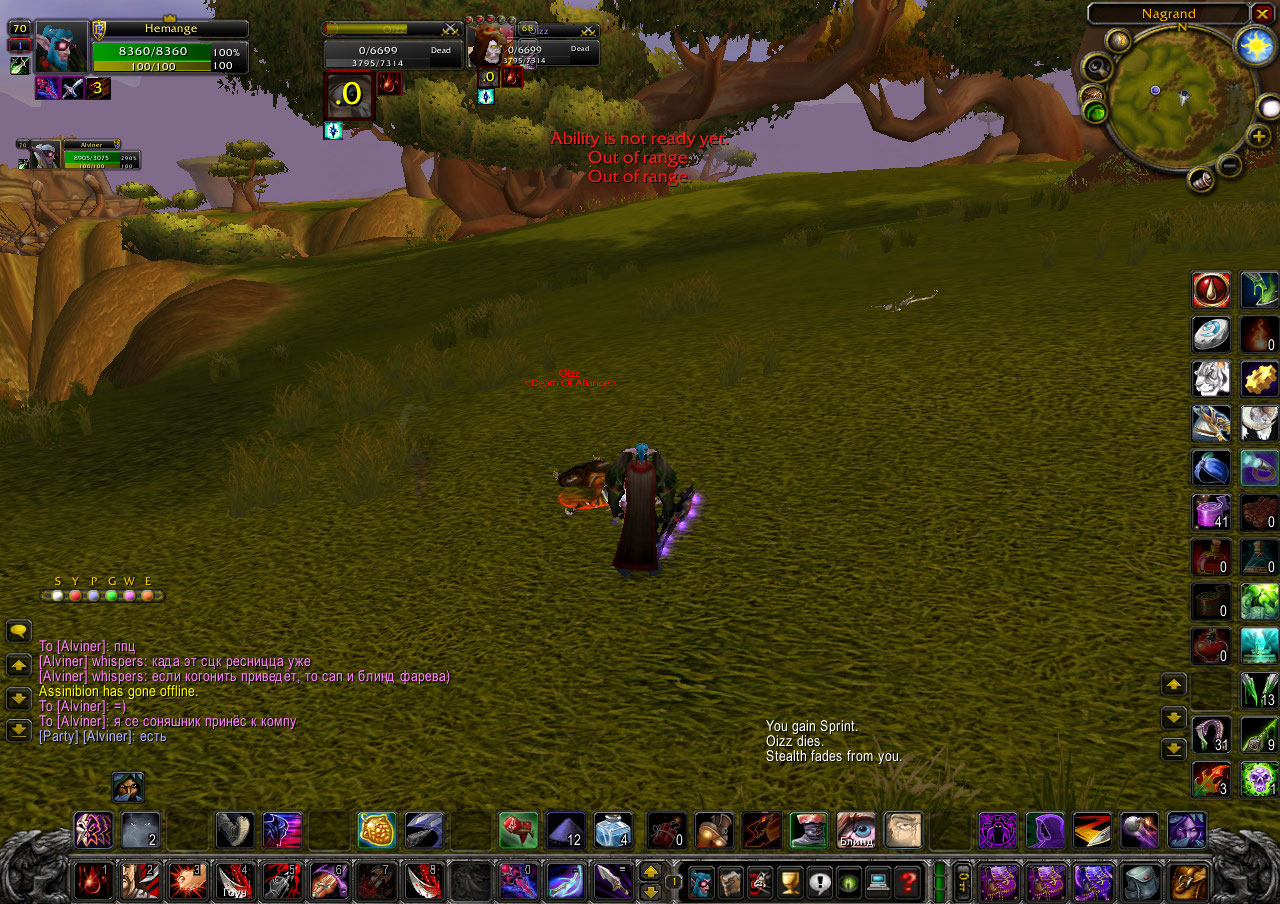This screenshot has height=904, width=1280.
Task: Select party member Alviner's portrait
Action: (45, 155)
